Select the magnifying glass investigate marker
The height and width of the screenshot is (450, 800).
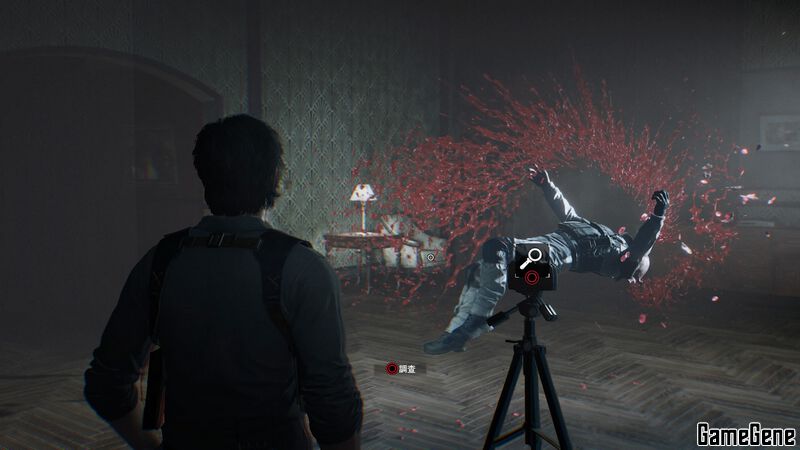(x=532, y=258)
